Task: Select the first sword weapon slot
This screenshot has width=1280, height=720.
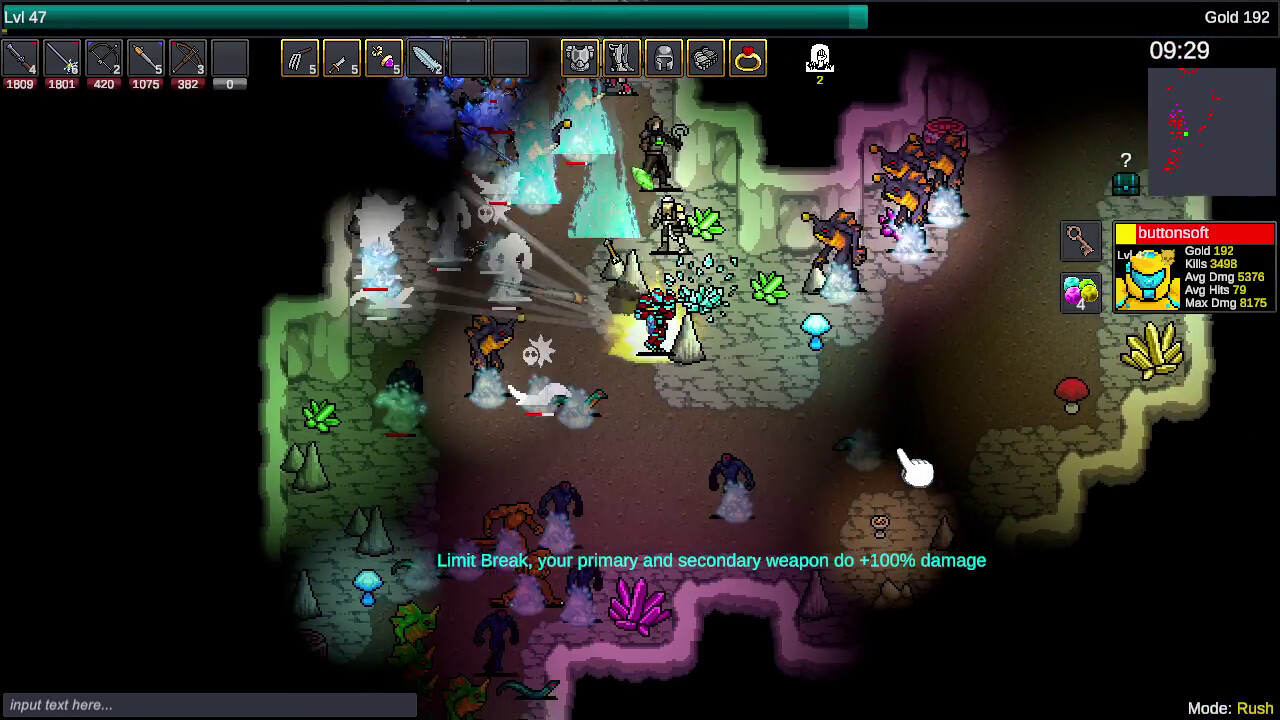Action: 20,59
